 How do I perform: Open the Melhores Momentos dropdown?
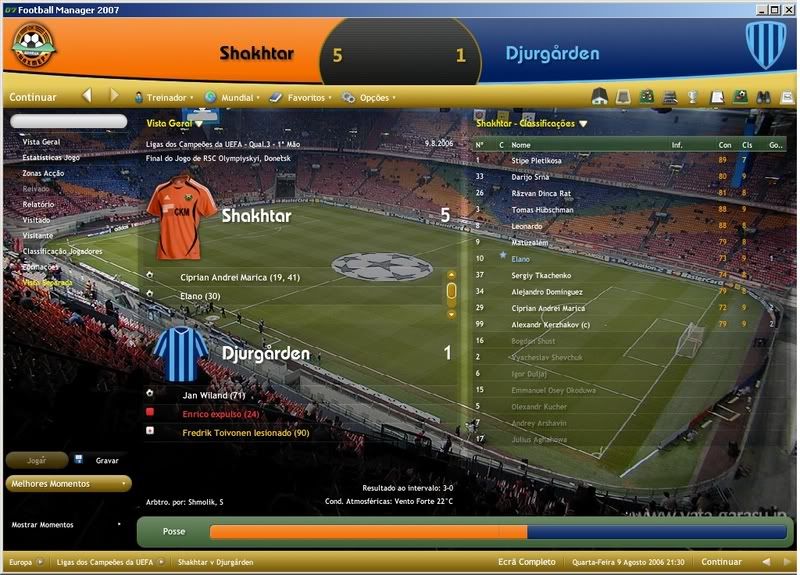click(68, 484)
